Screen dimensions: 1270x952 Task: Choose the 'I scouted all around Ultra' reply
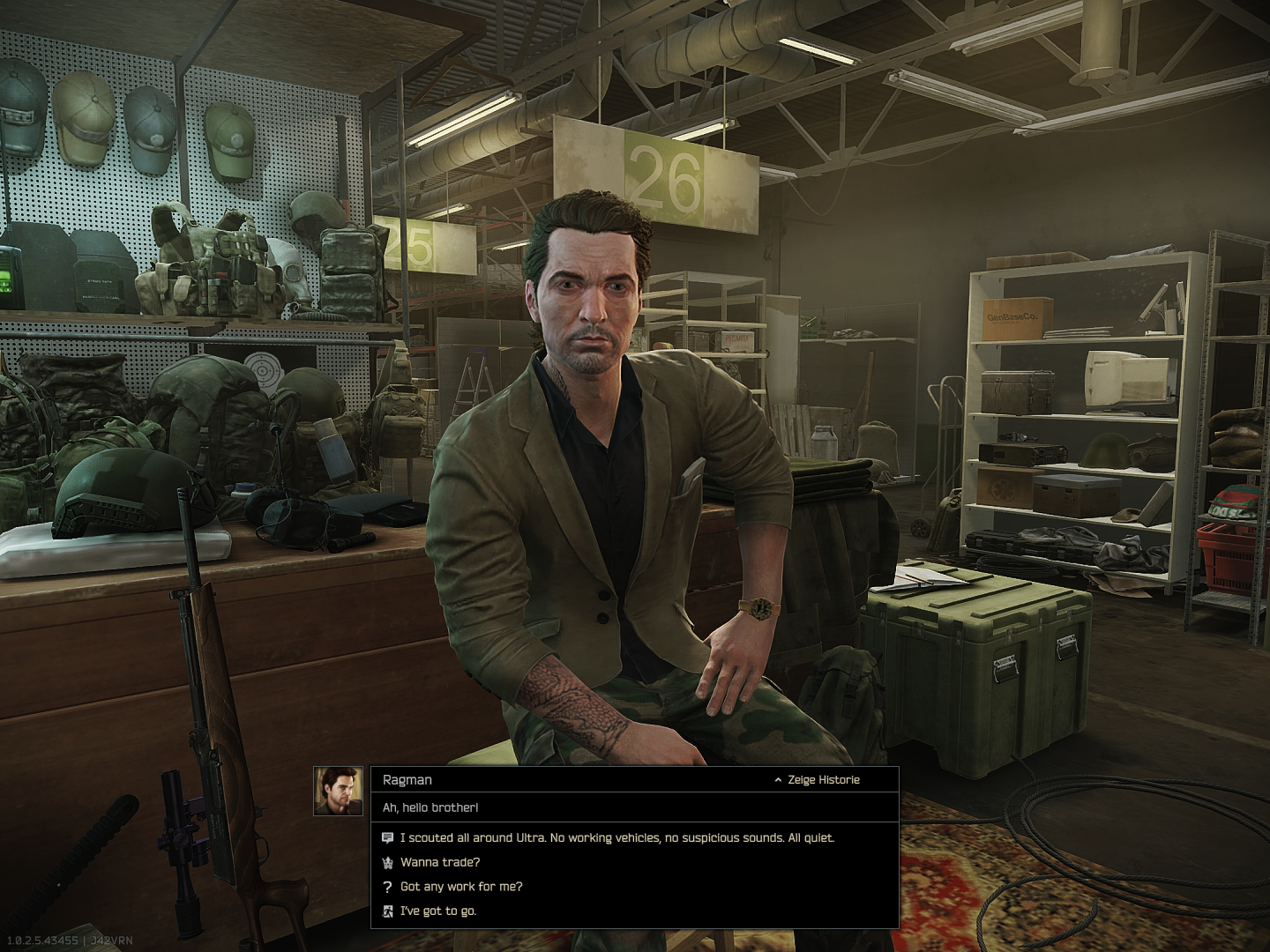point(616,838)
